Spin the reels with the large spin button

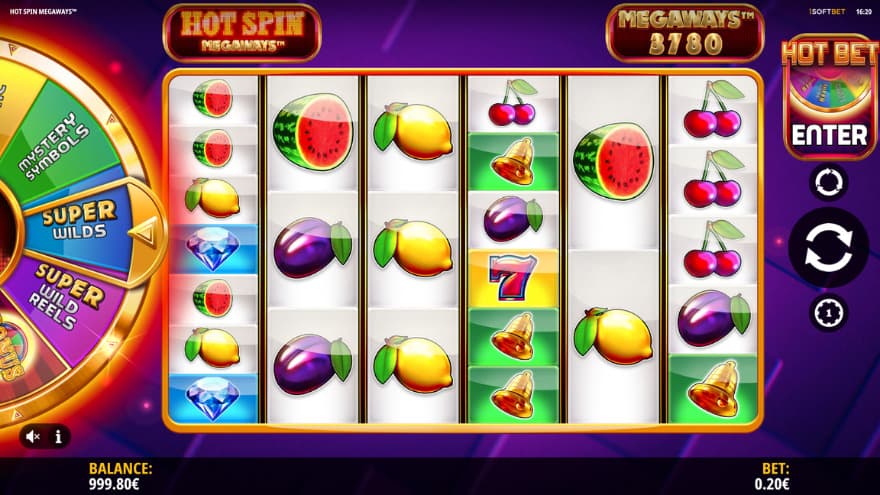click(x=828, y=248)
